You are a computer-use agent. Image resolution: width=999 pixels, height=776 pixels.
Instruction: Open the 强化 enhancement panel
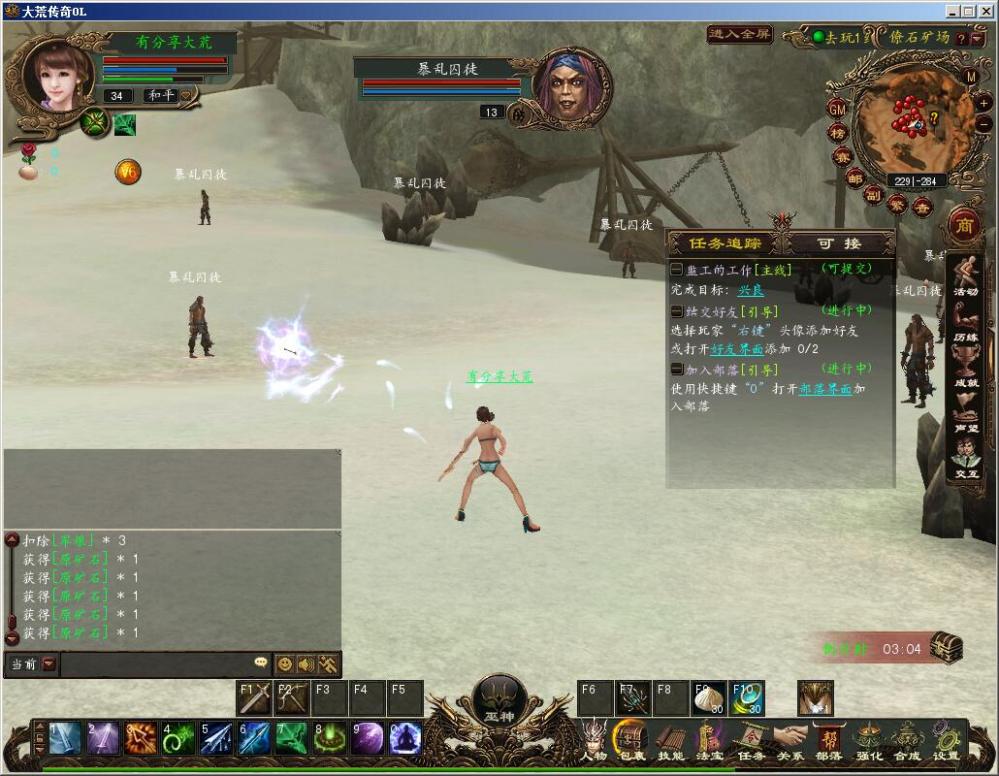(868, 740)
